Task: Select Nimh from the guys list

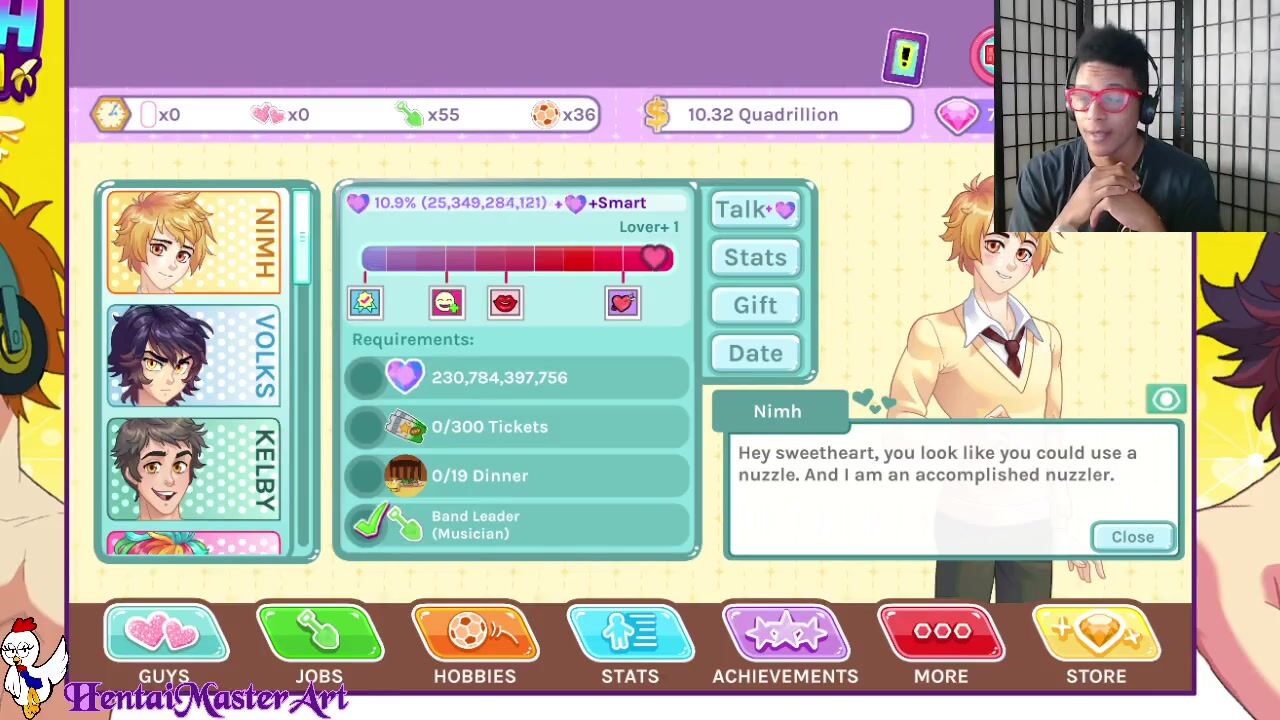Action: click(x=194, y=242)
